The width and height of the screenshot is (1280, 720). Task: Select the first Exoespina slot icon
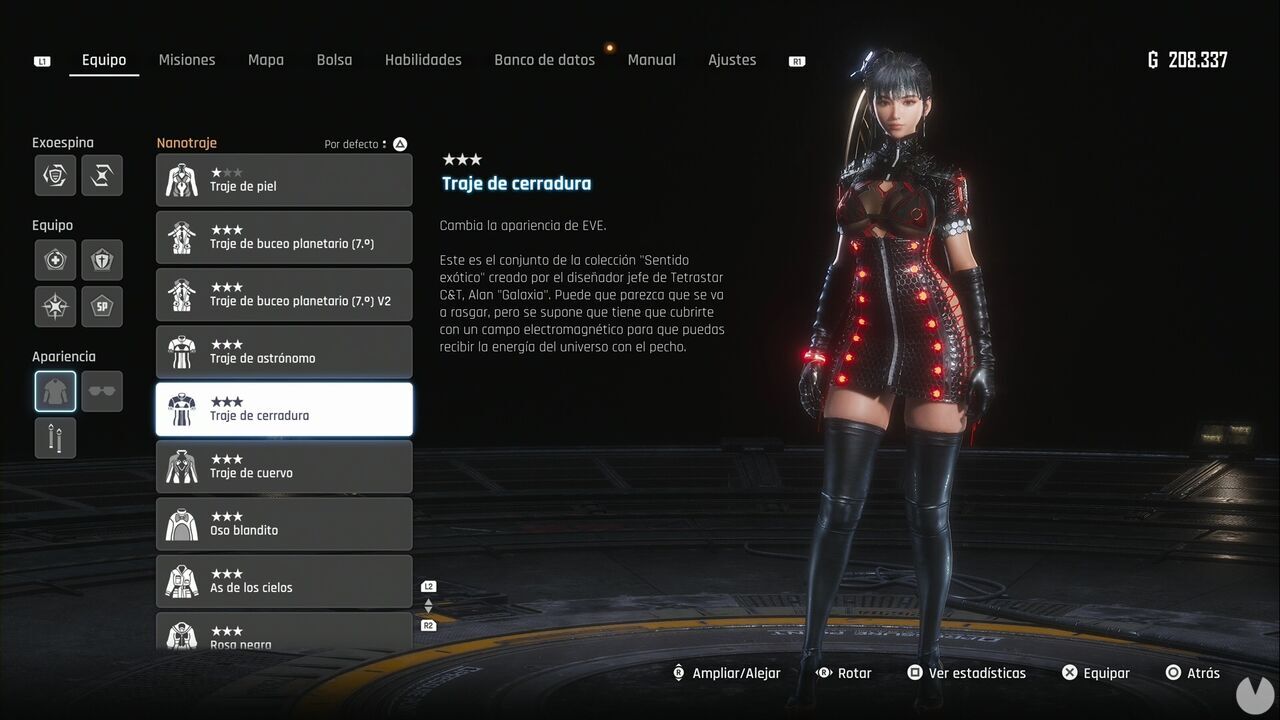[55, 175]
